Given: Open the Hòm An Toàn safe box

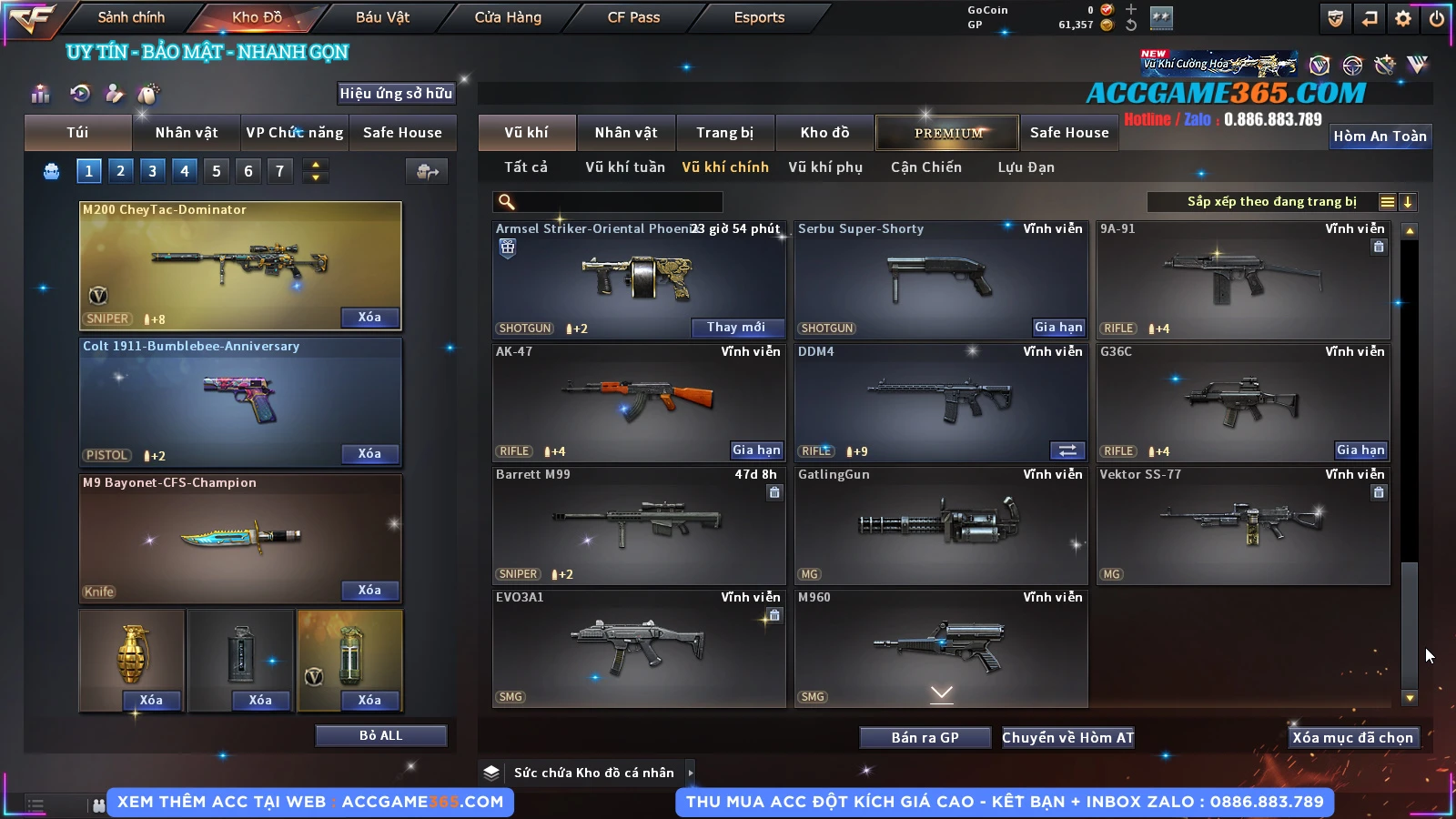Looking at the screenshot, I should 1380,136.
